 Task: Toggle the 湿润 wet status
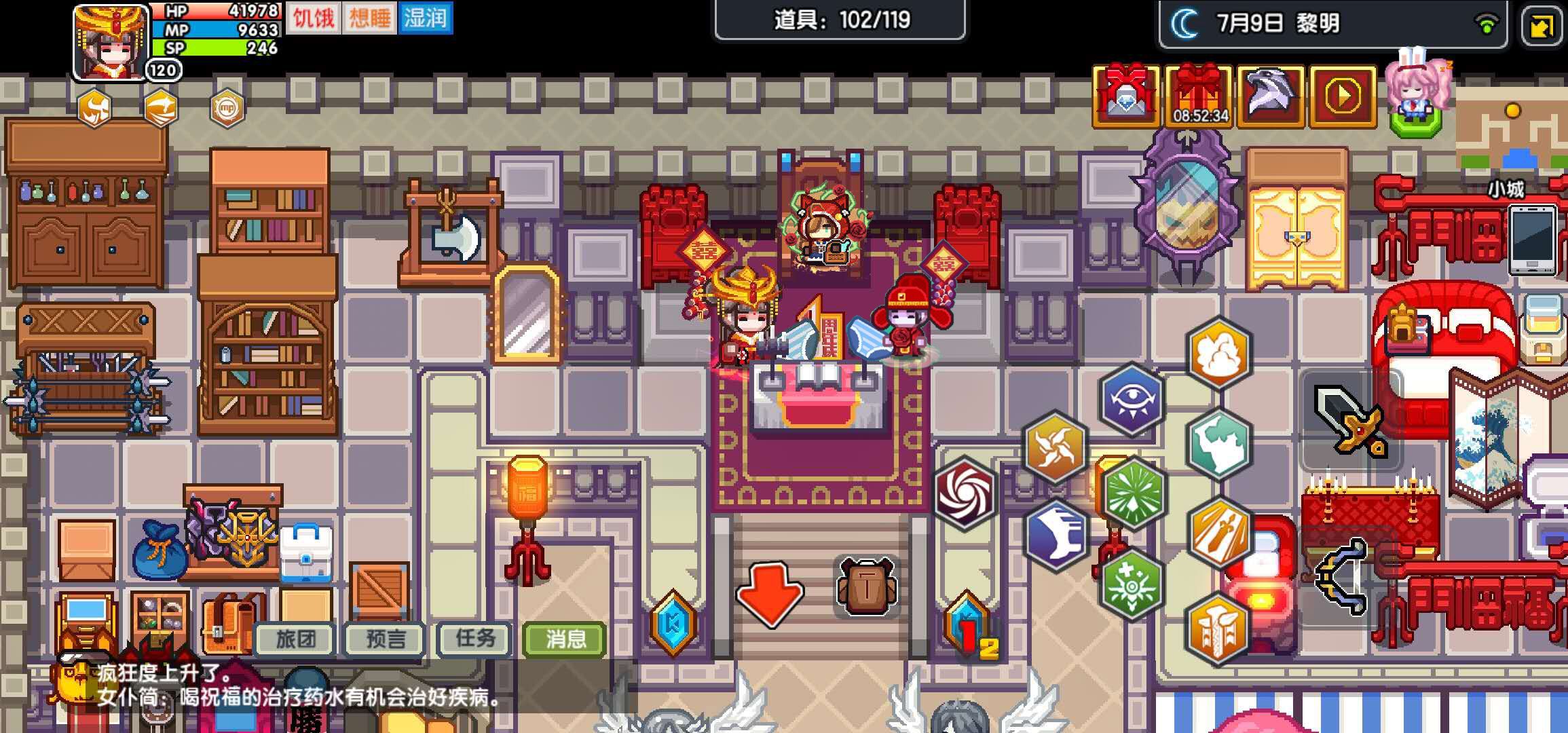[425, 19]
